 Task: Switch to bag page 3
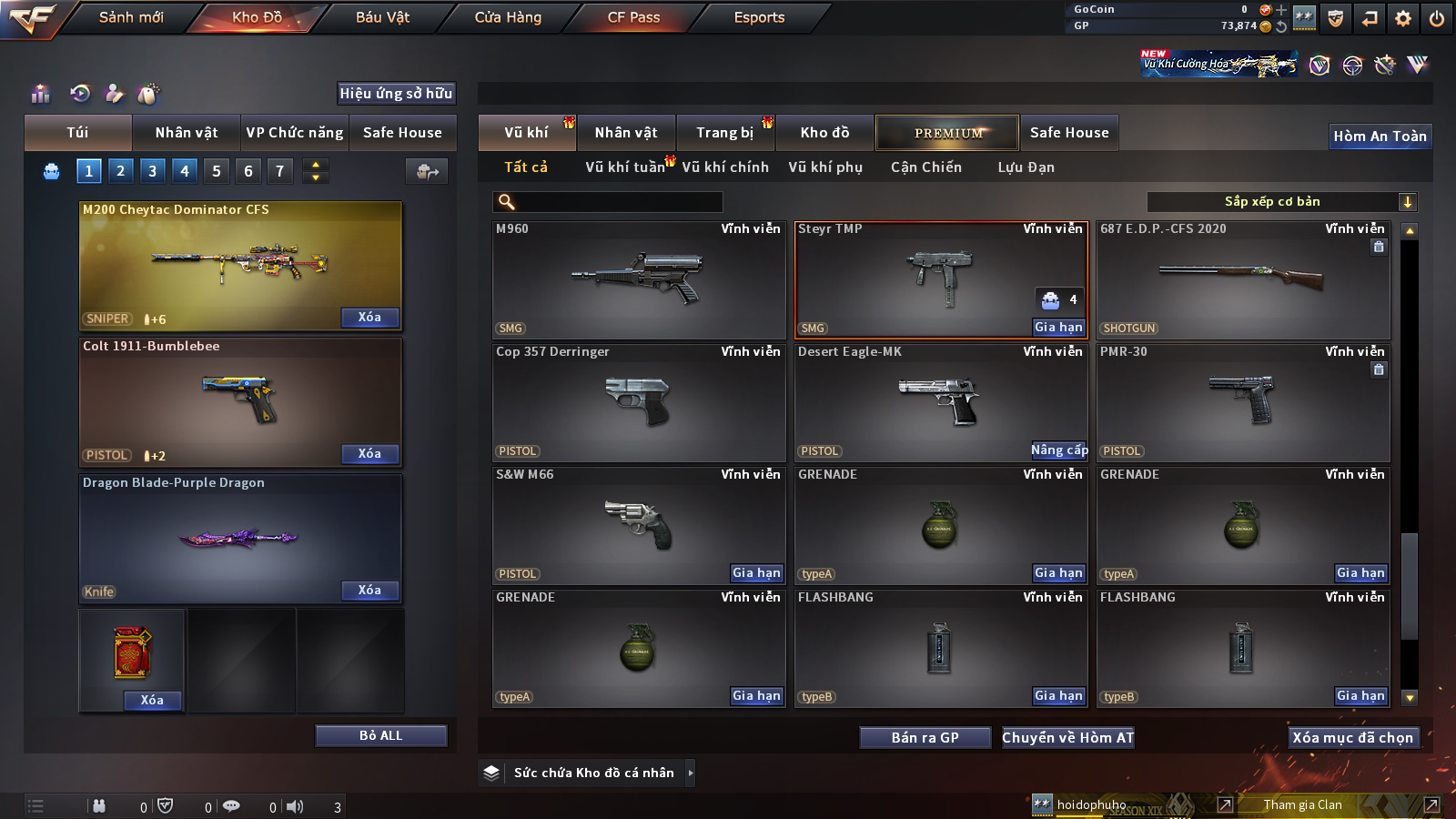[x=152, y=170]
